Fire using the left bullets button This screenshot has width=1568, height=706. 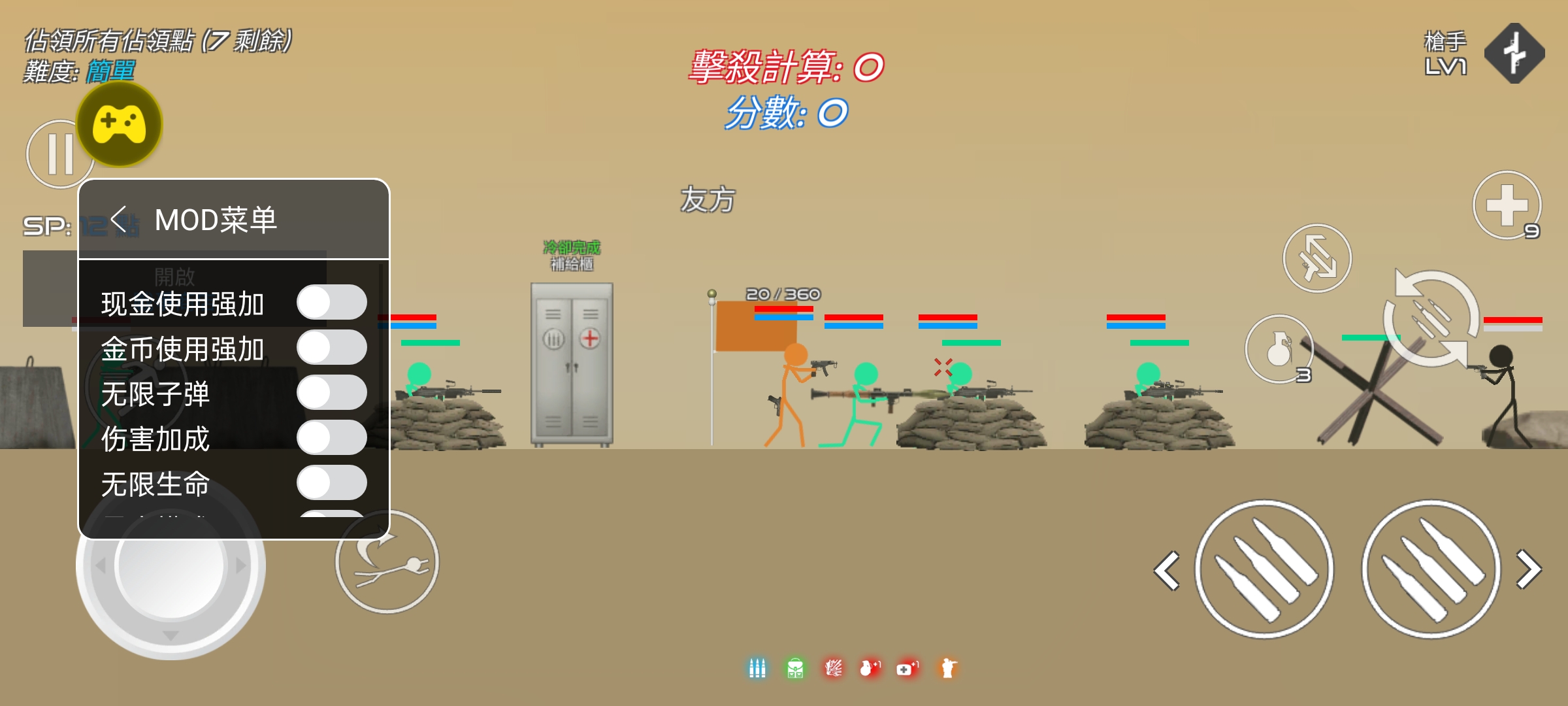(1264, 569)
